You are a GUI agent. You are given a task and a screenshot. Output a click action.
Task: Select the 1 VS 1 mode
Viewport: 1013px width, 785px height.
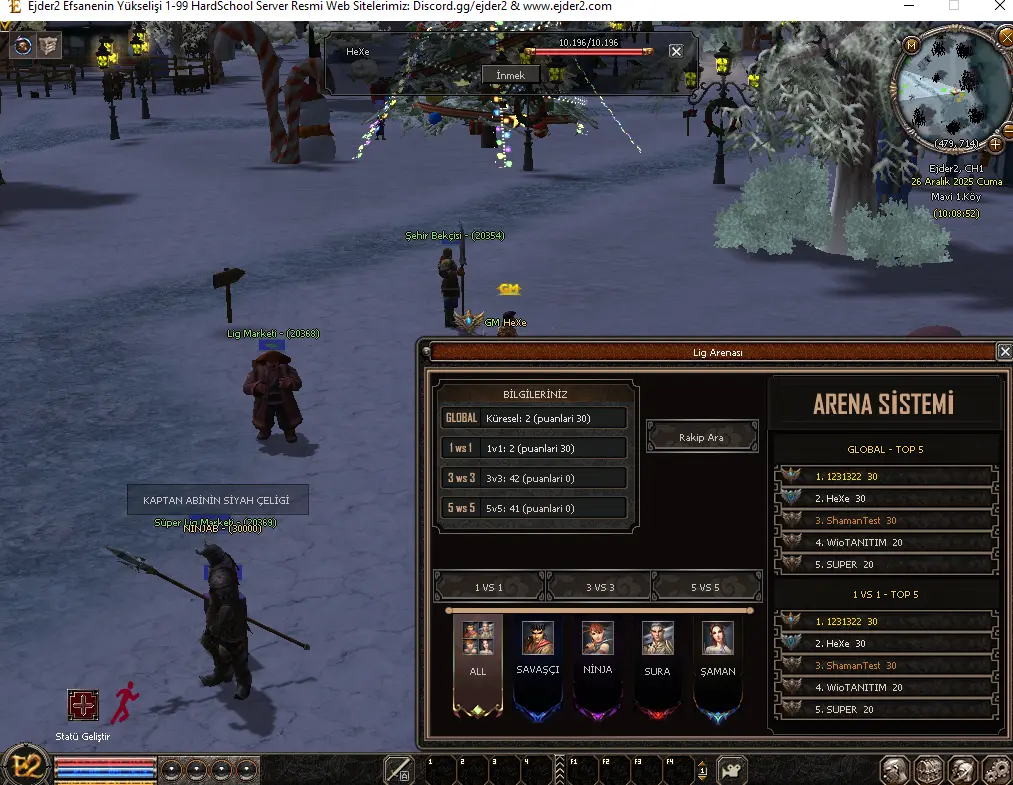click(489, 586)
